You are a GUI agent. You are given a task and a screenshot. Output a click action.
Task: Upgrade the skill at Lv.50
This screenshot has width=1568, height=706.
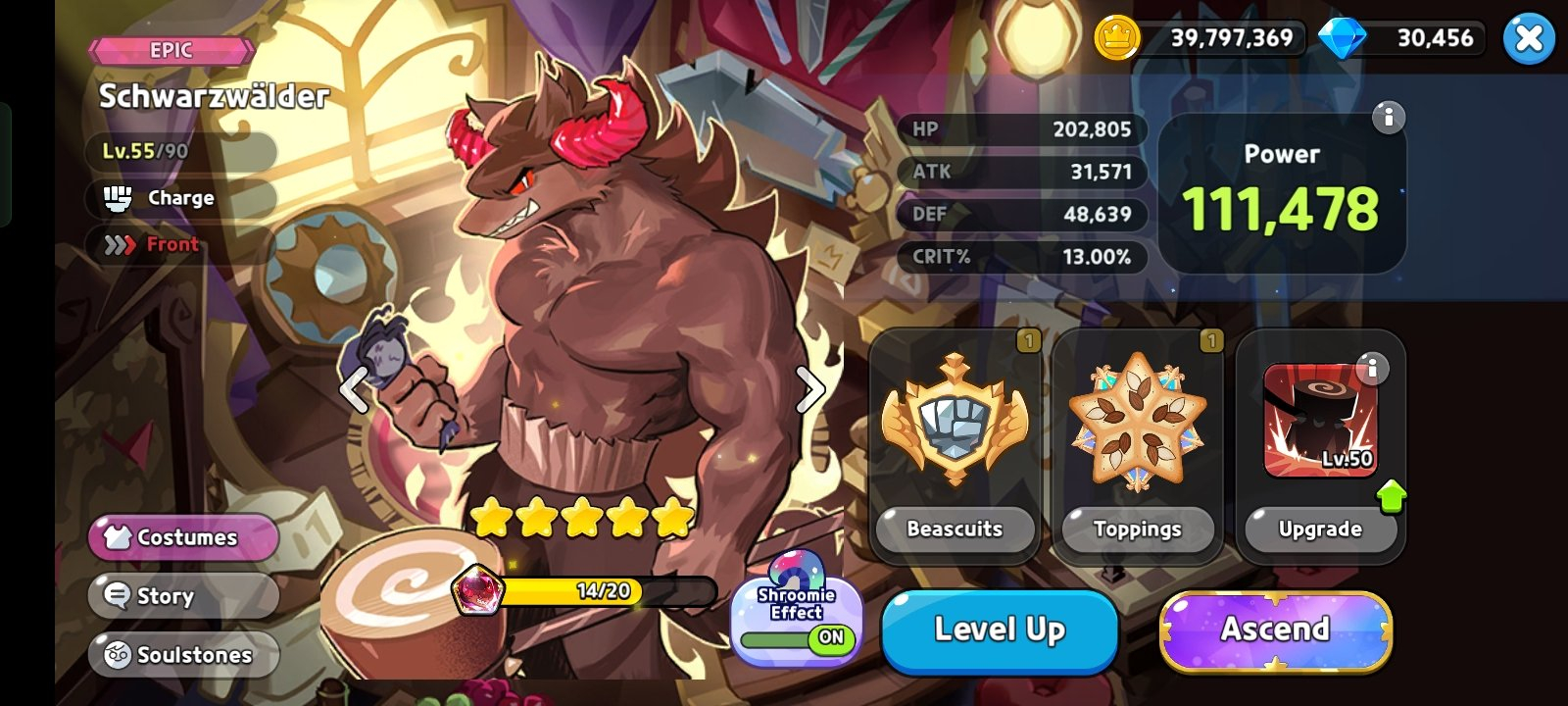[x=1319, y=529]
